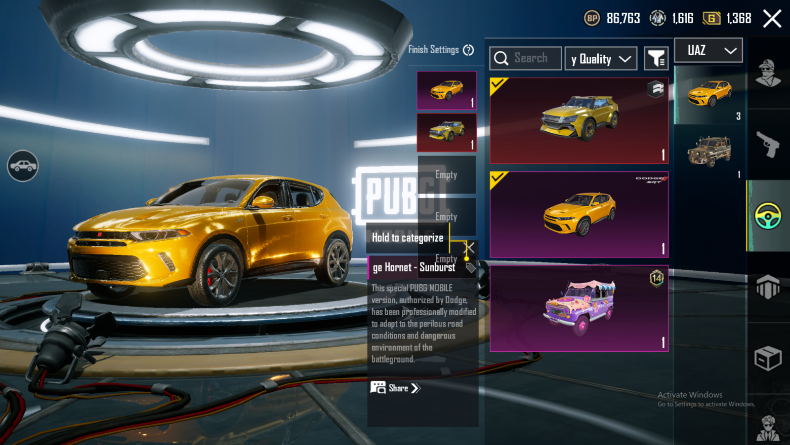Select the yellow car vehicle category thumbnail
Viewport: 790px width, 445px height.
pos(709,95)
